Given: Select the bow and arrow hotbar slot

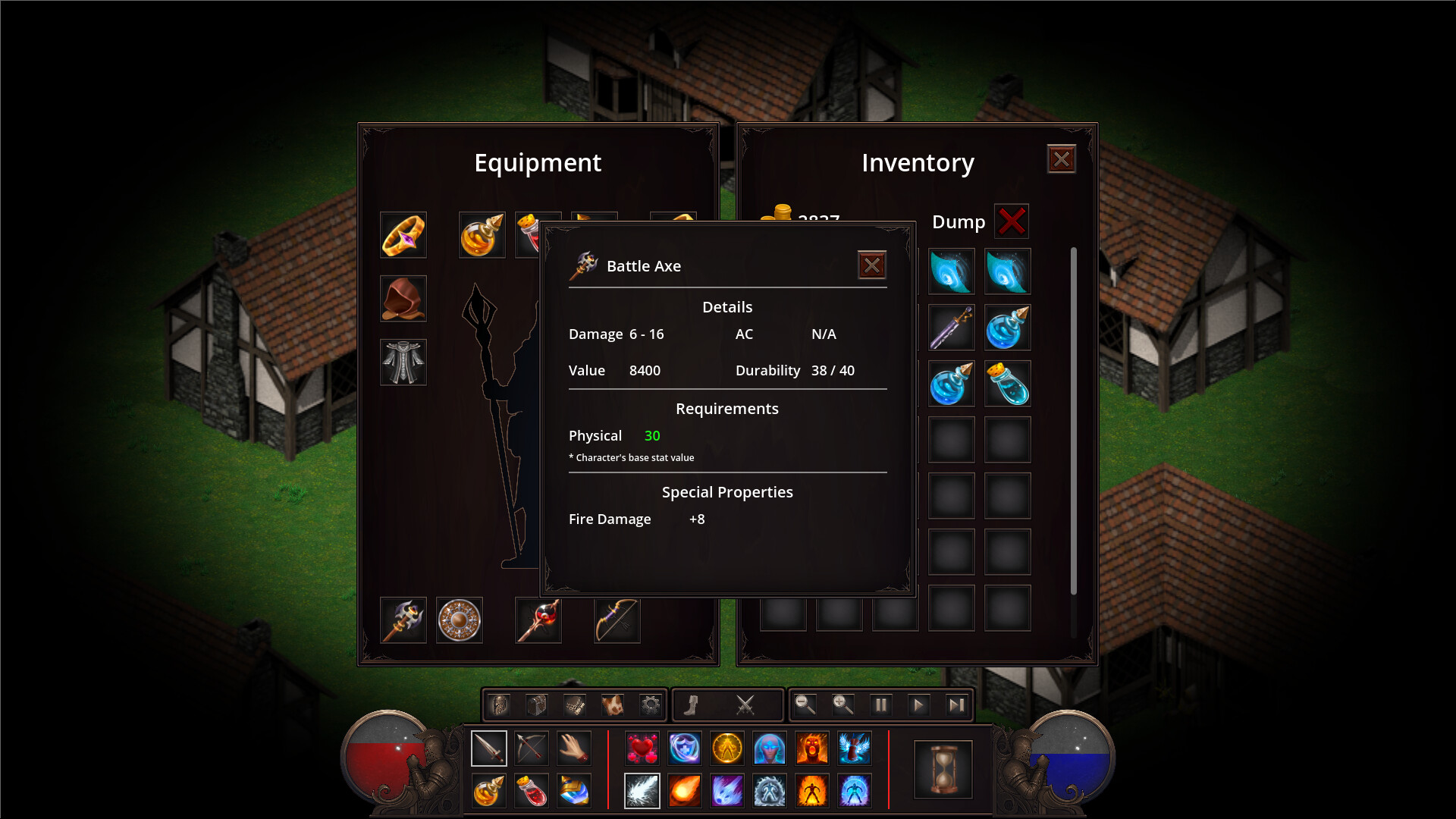Looking at the screenshot, I should [532, 748].
